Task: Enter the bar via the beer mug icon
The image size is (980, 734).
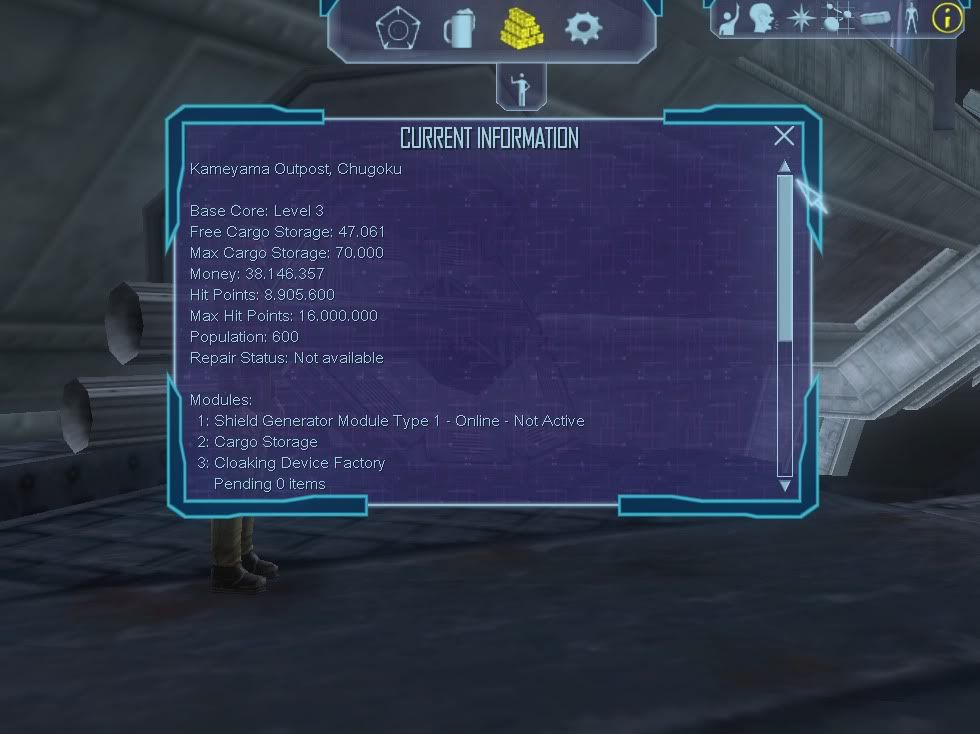Action: pyautogui.click(x=458, y=28)
